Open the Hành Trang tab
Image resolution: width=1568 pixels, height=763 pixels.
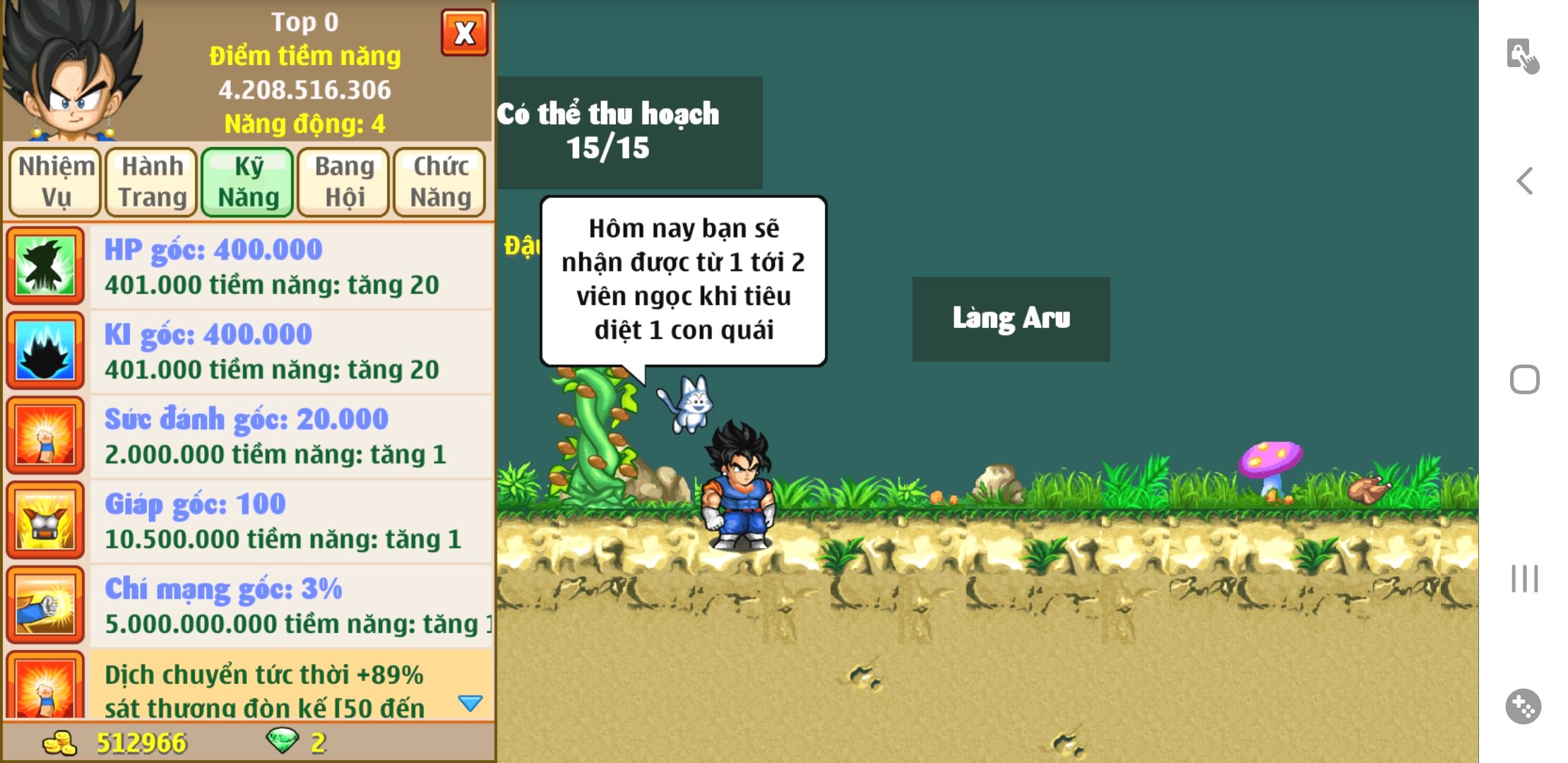point(152,182)
